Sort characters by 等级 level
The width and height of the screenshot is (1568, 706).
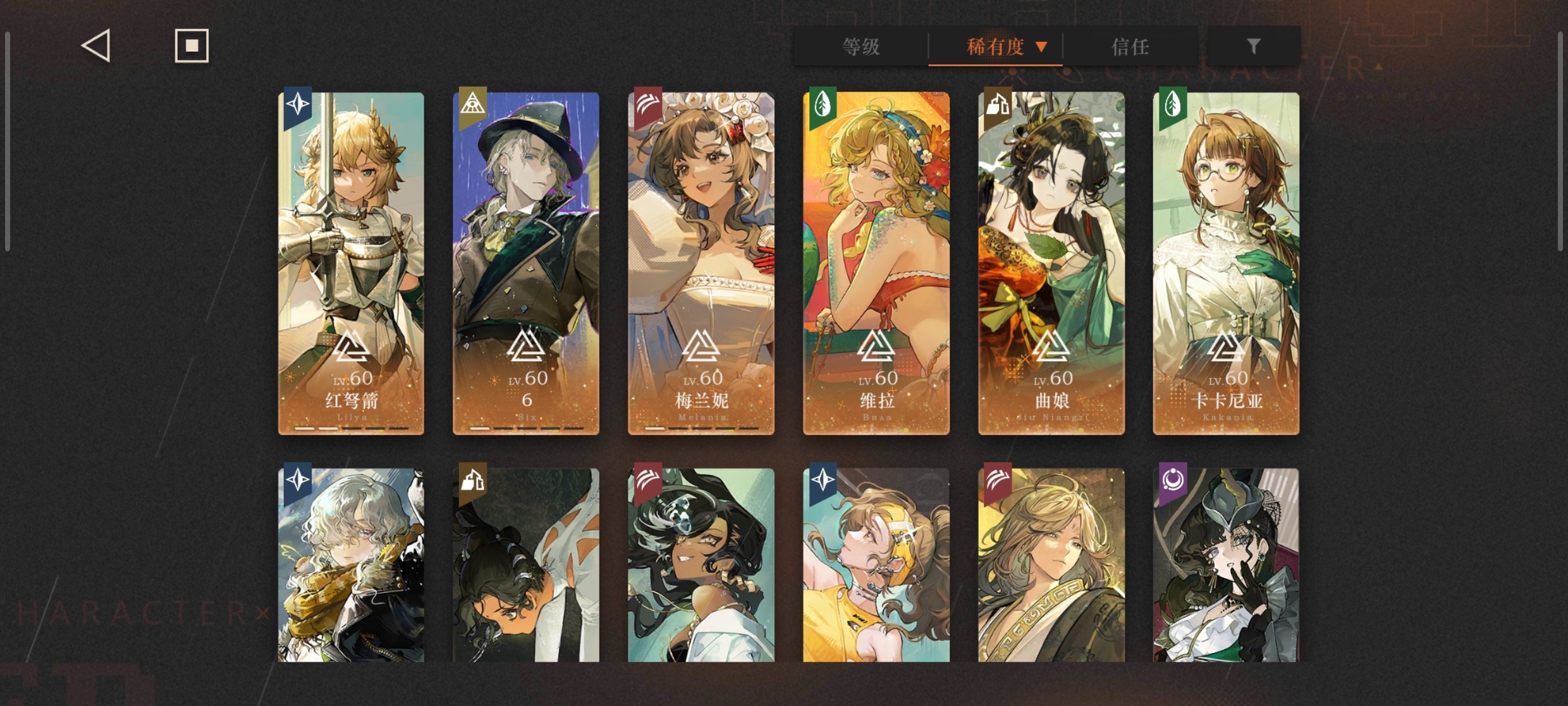click(861, 47)
